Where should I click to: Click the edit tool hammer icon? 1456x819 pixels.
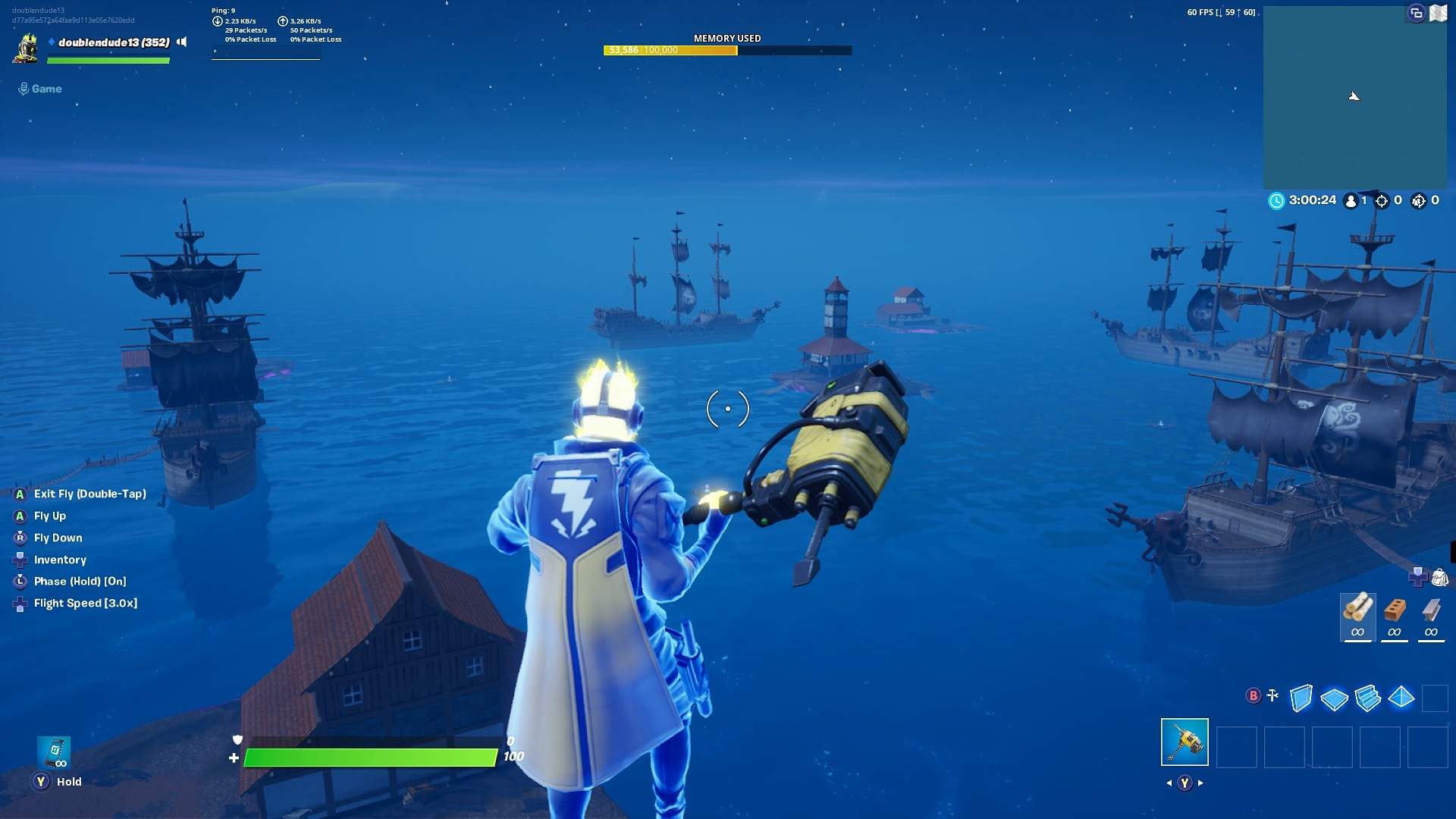point(1271,695)
